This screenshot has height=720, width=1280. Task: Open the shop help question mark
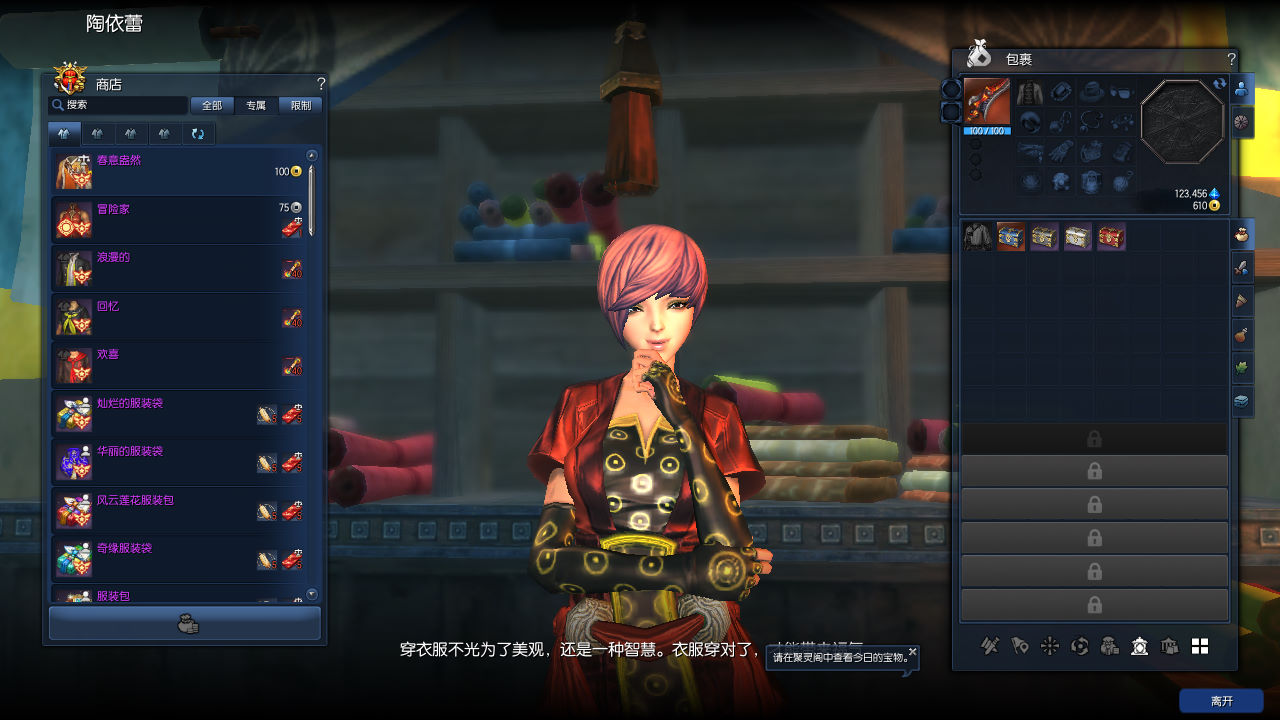pos(321,84)
